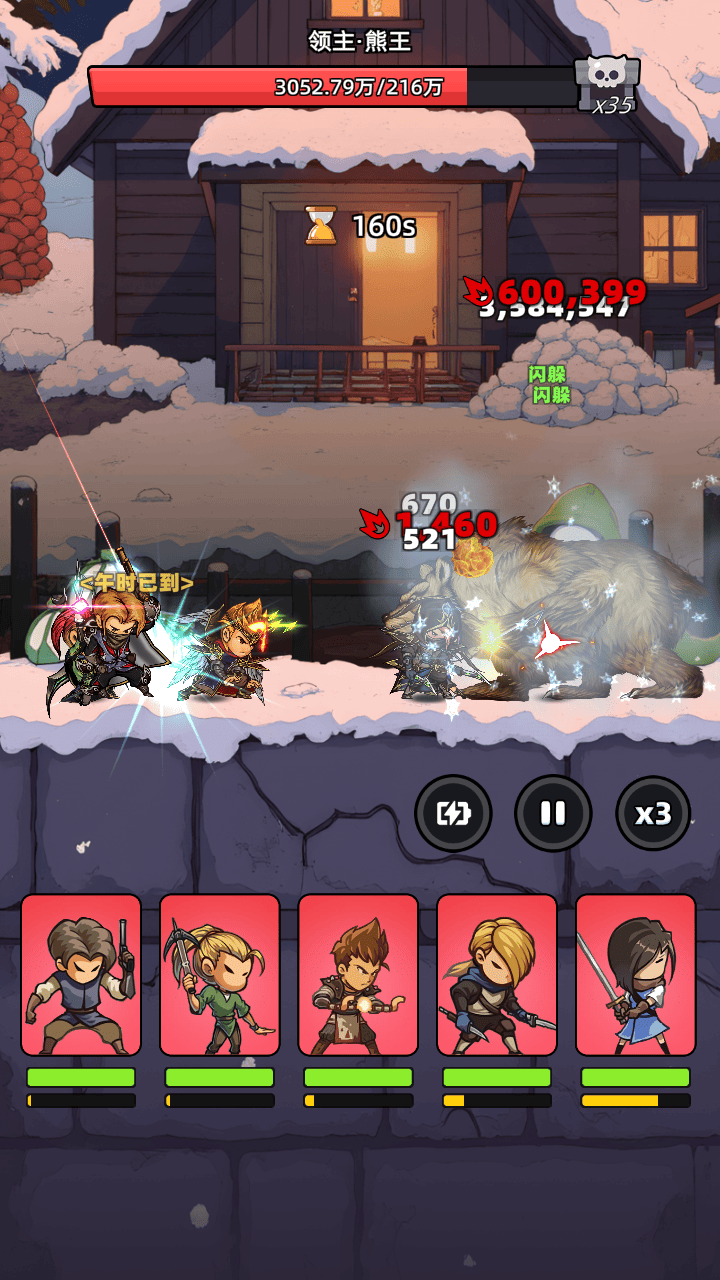Toggle the x3 battle speed button
The width and height of the screenshot is (720, 1280).
[653, 813]
